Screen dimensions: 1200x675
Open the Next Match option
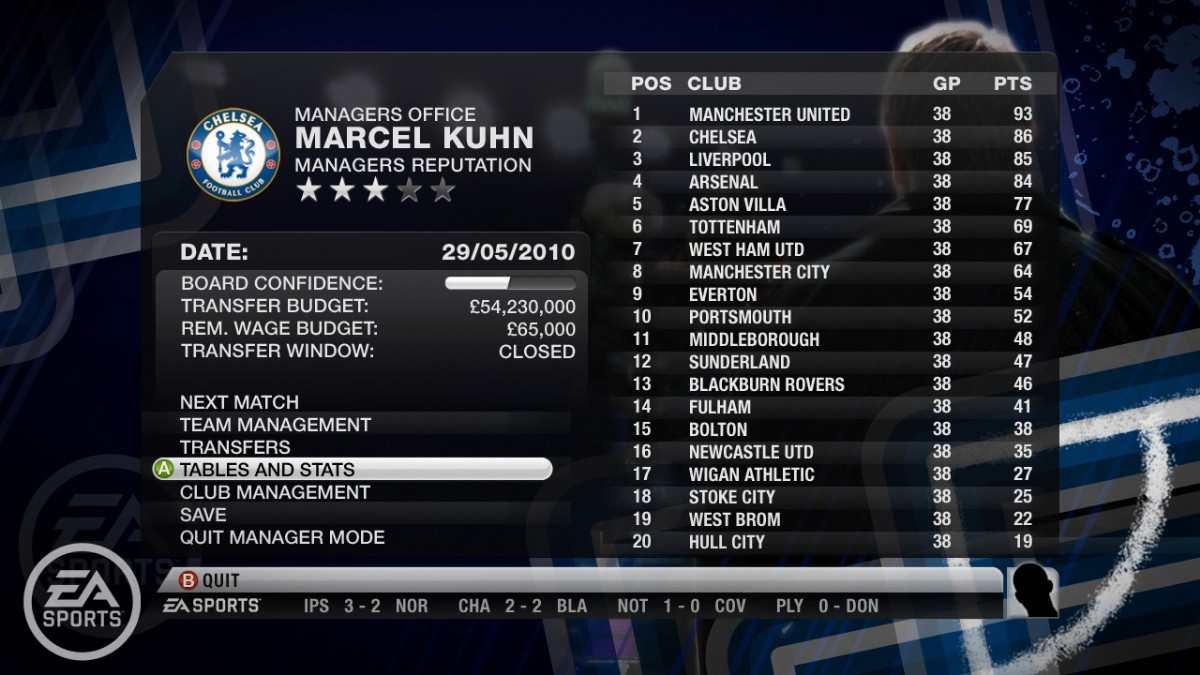(x=239, y=402)
